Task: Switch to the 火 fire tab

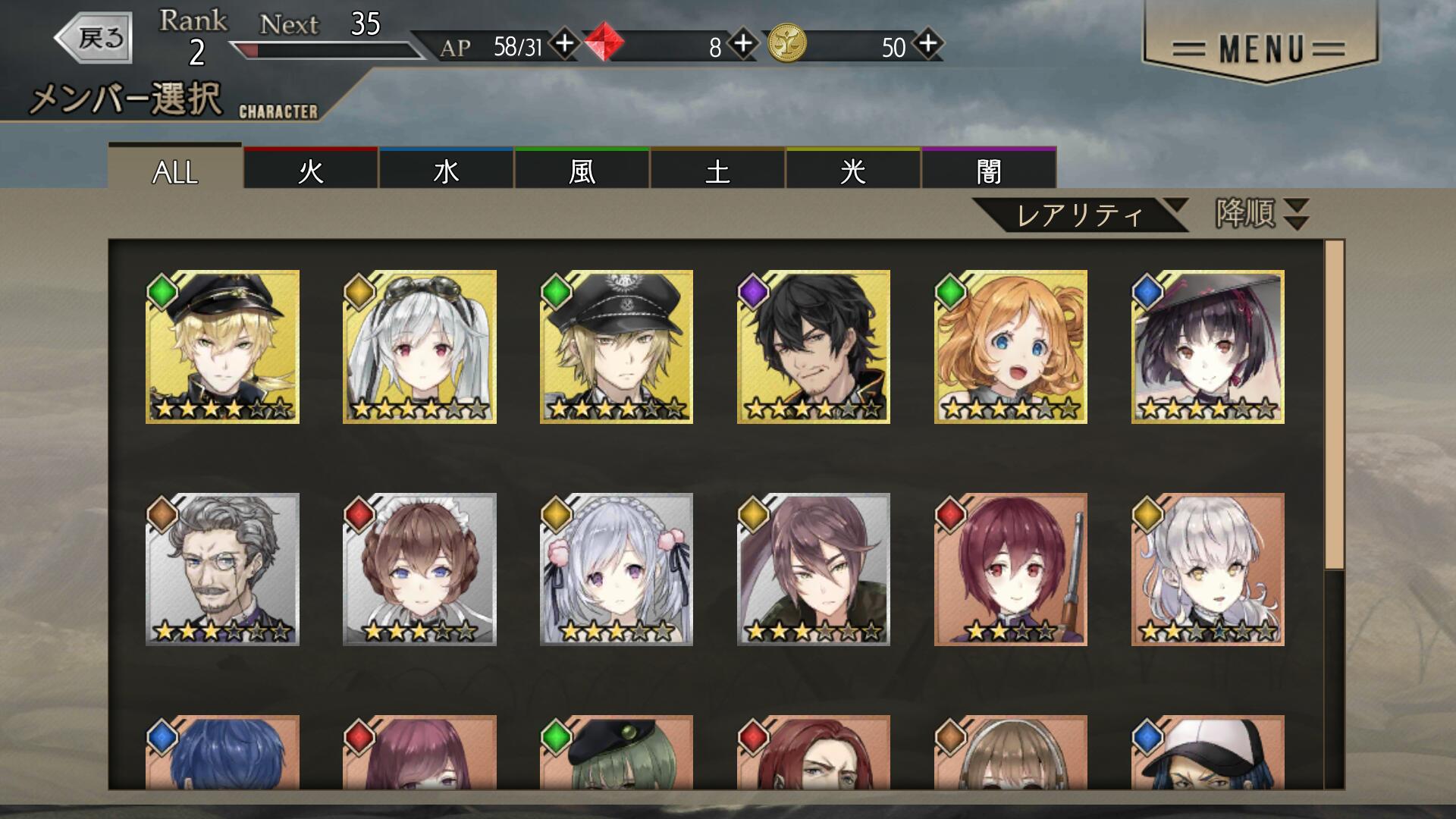Action: pyautogui.click(x=311, y=170)
